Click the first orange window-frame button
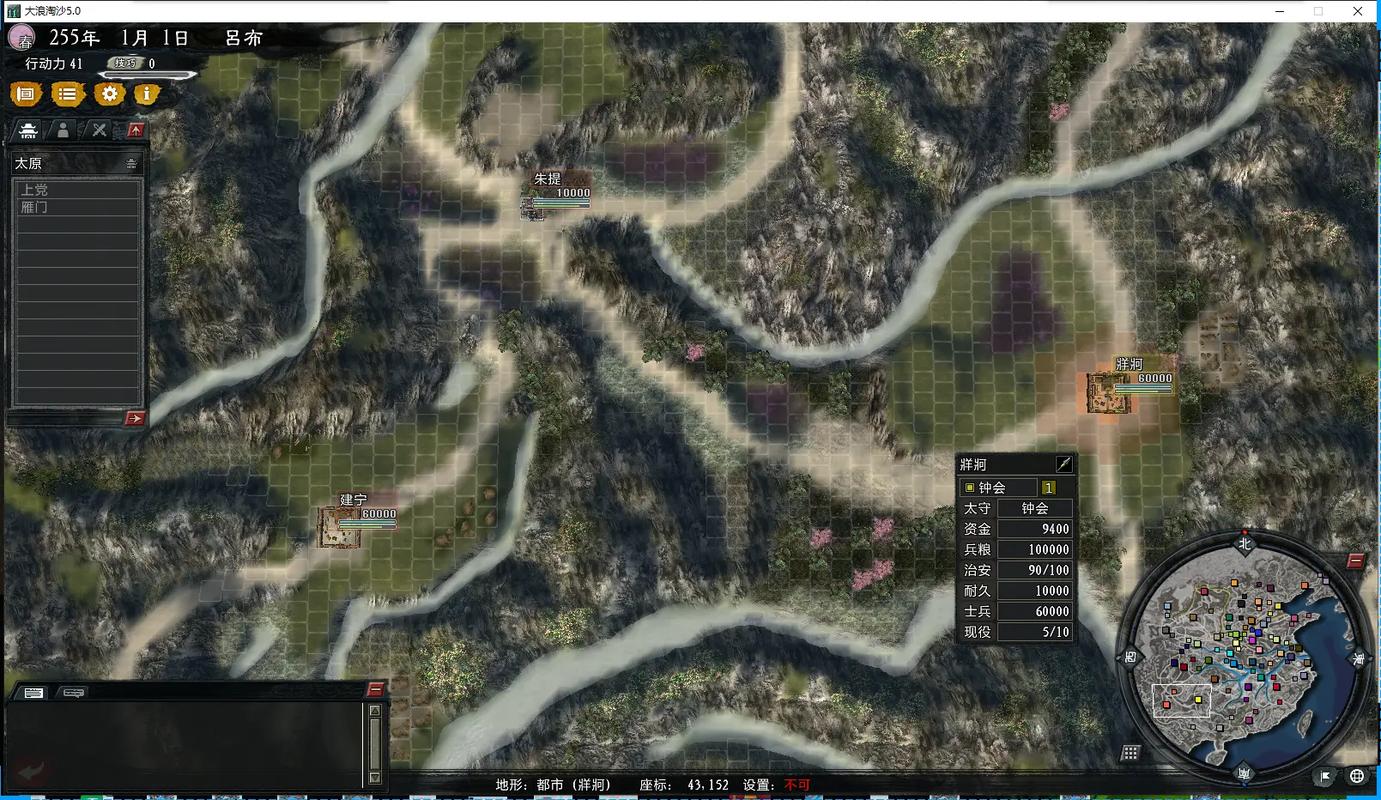This screenshot has height=800, width=1381. pos(26,94)
